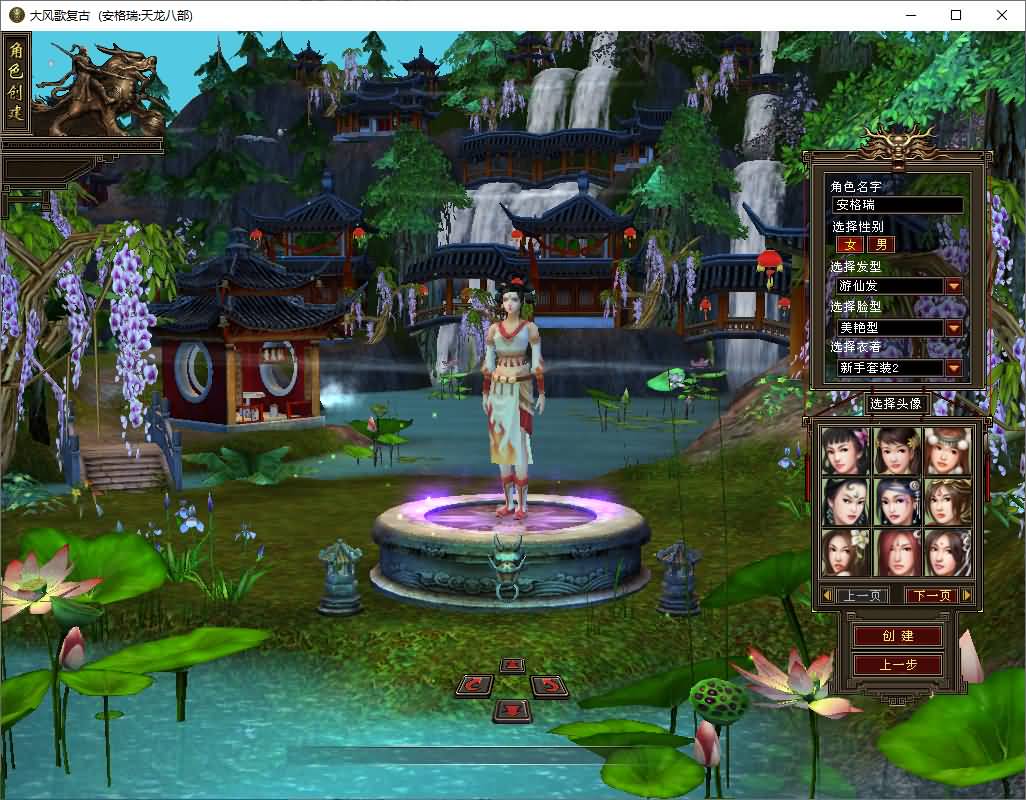Go back with the 上一步 button

tap(898, 665)
